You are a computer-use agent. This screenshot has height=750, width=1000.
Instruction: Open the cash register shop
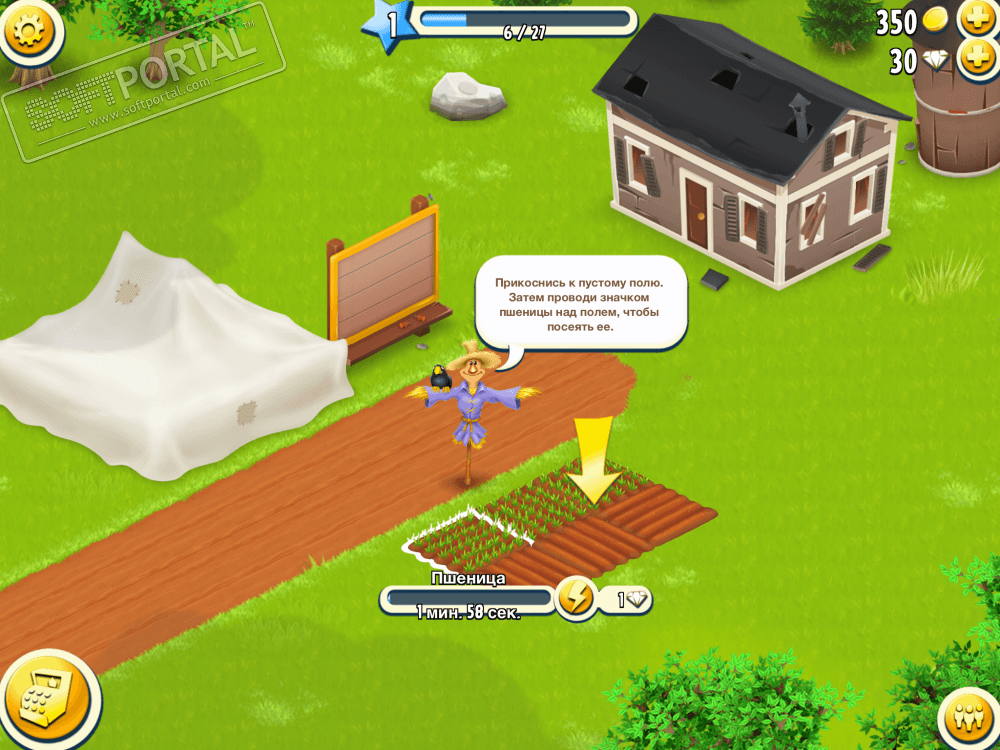coord(46,697)
